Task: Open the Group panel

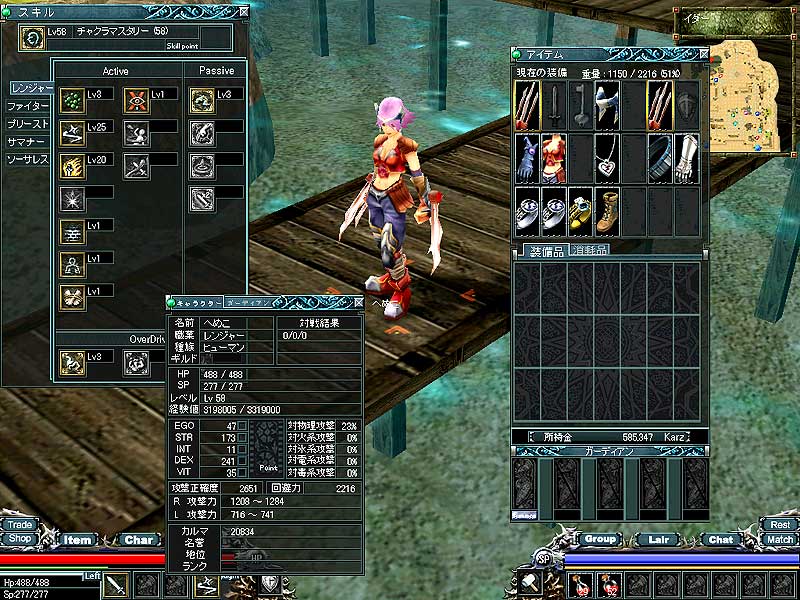Action: click(600, 539)
